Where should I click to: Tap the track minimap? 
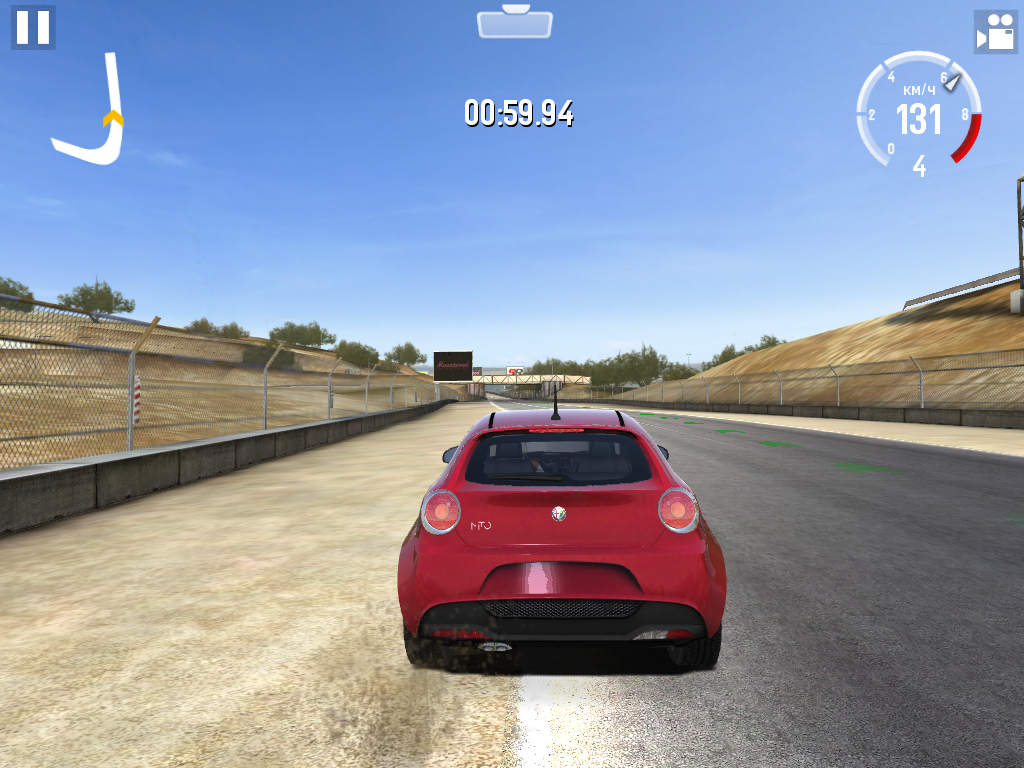[x=91, y=112]
